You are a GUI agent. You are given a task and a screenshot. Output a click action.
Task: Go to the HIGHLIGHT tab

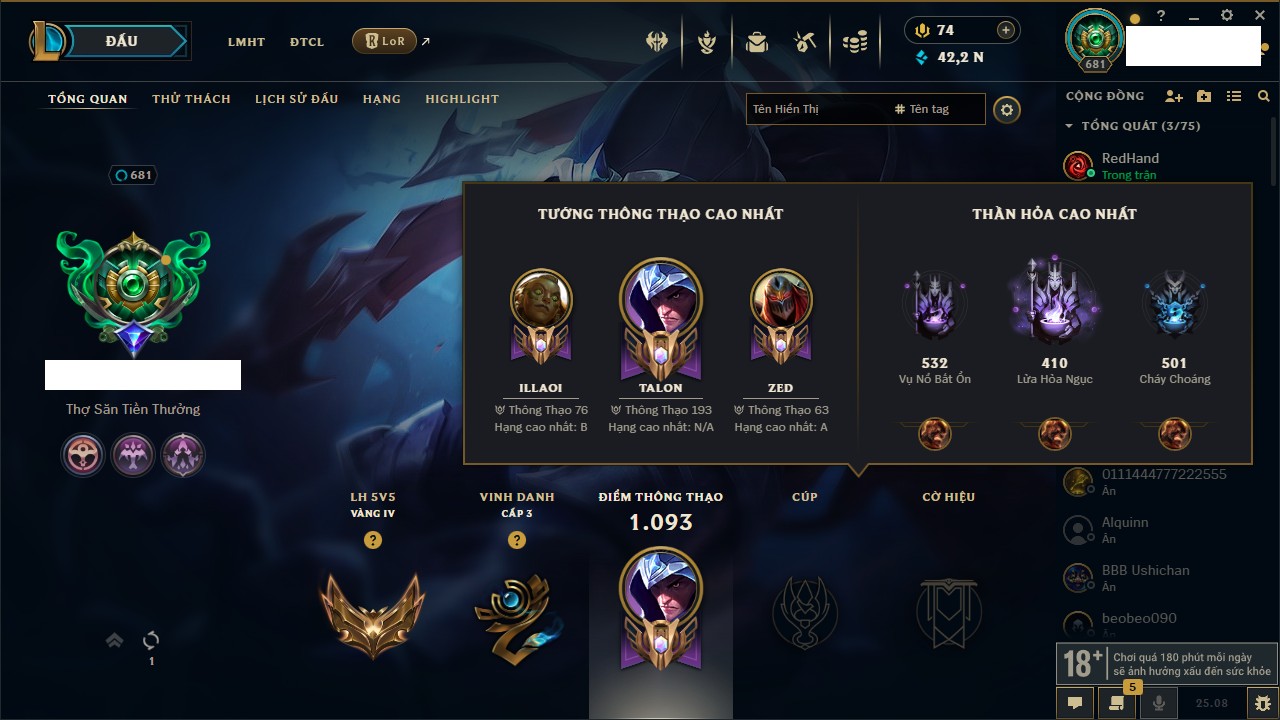[x=461, y=99]
